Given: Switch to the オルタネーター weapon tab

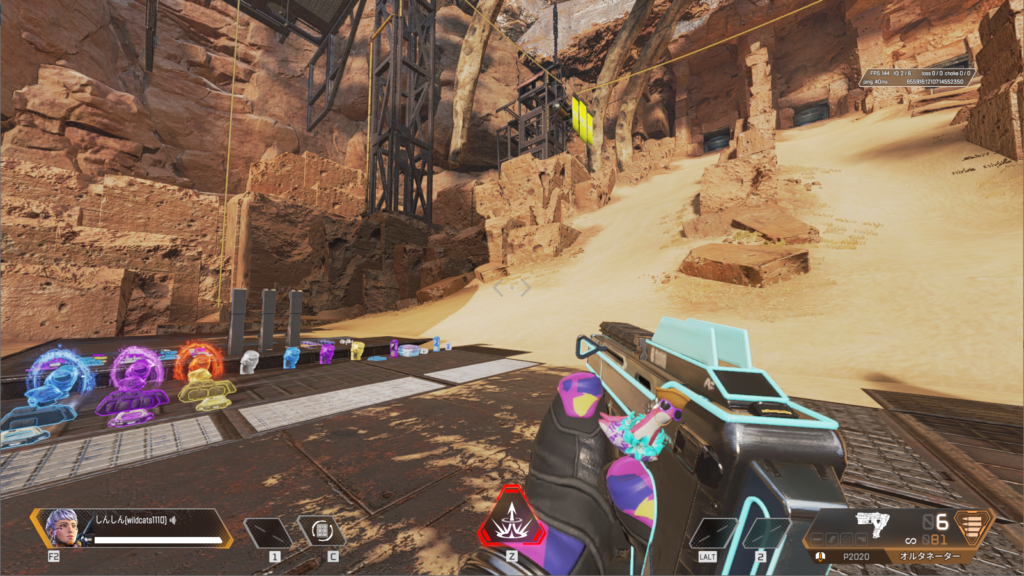Looking at the screenshot, I should [x=928, y=556].
